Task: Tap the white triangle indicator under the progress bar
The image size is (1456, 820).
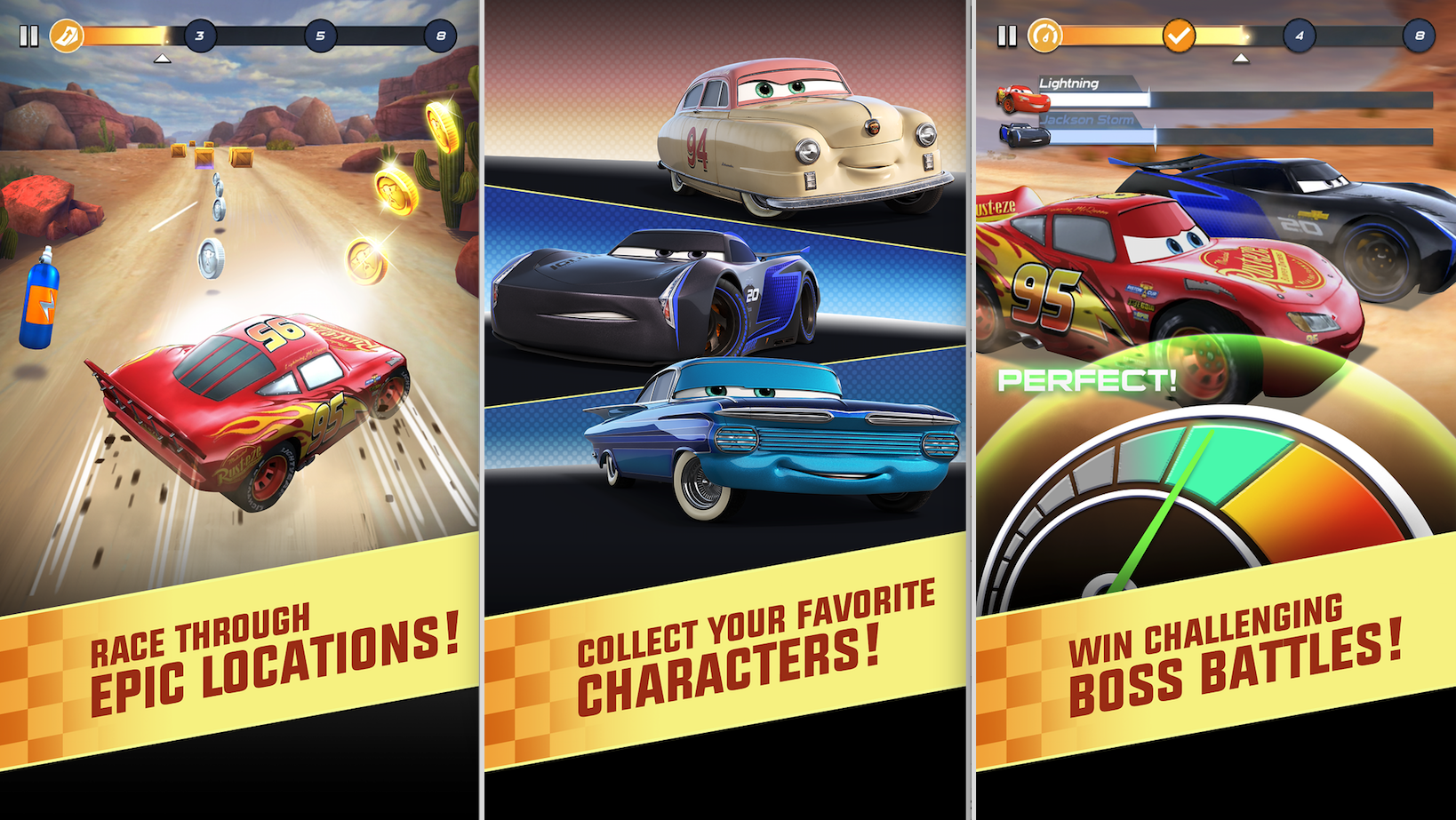Action: tap(162, 58)
